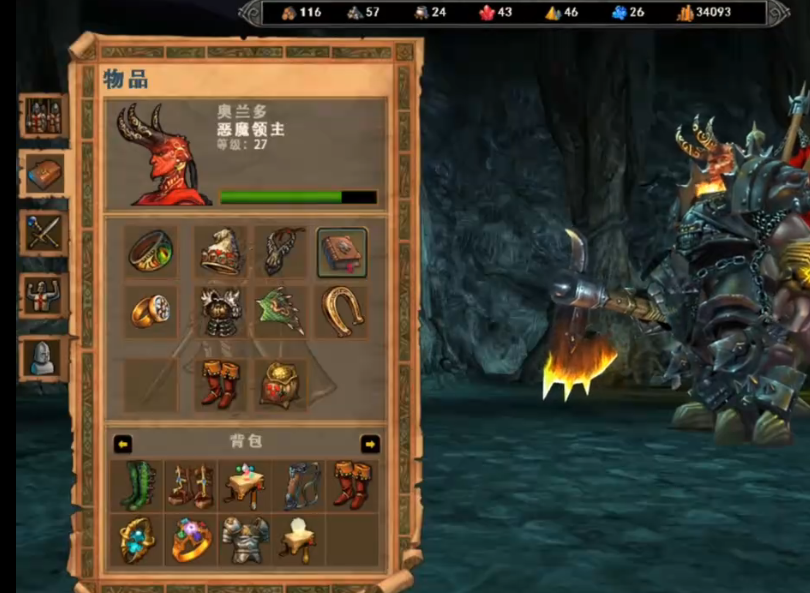
Task: Show next backpack page with right arrow
Action: 370,443
